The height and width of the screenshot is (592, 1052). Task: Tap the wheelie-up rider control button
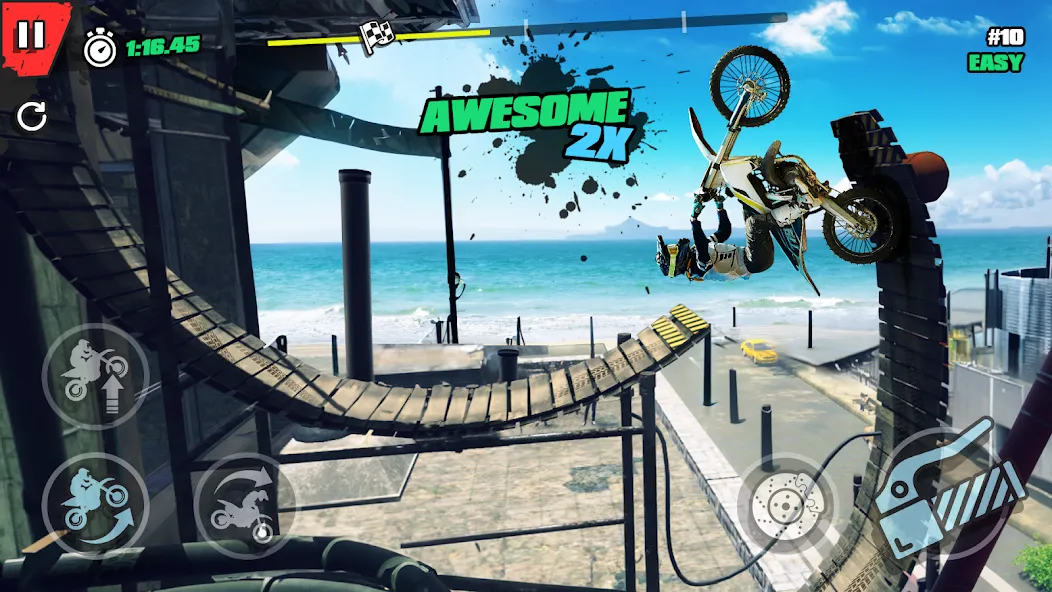pos(95,375)
